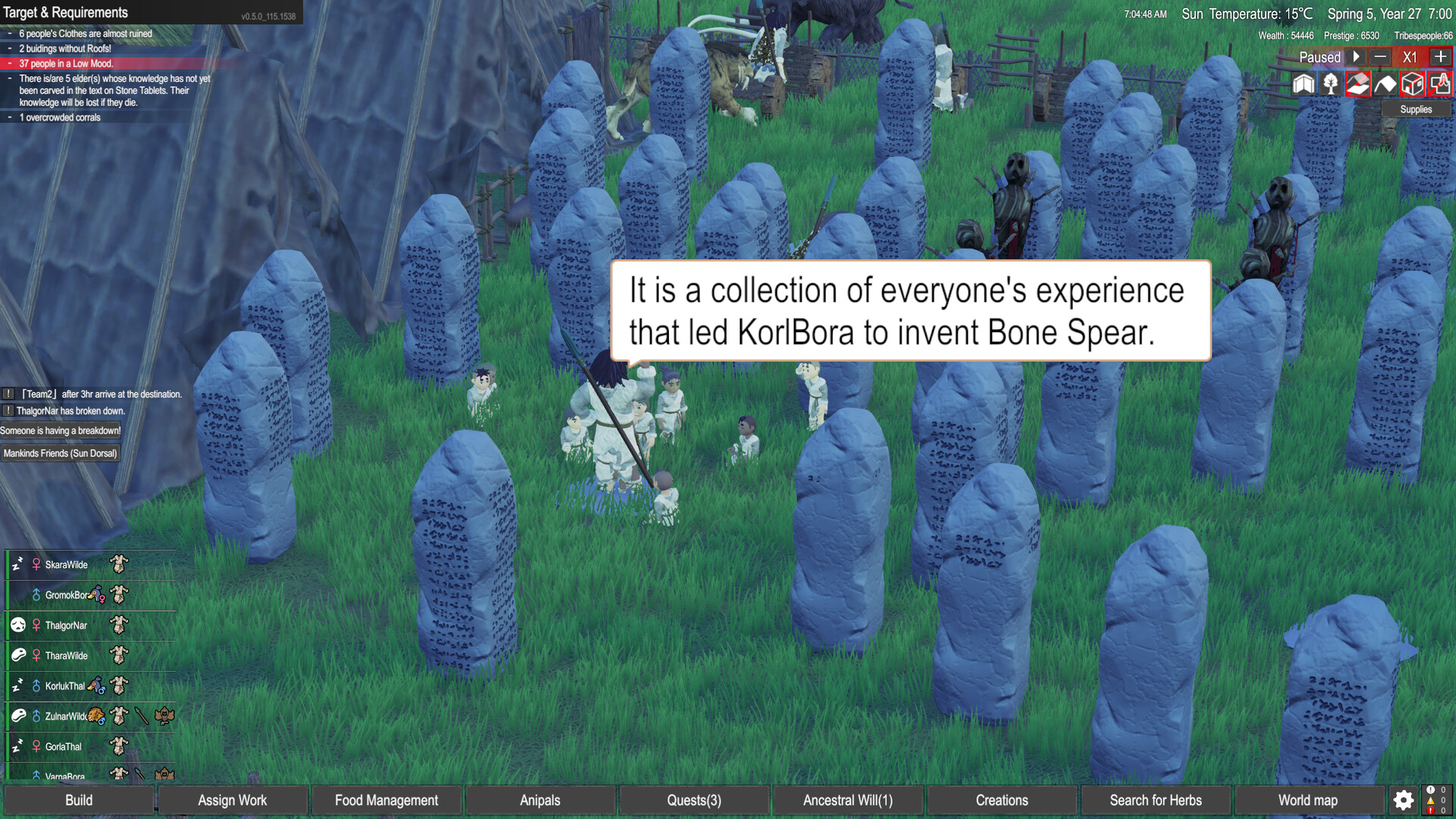The image size is (1456, 819).
Task: Select the tent shelter icon in the toolbar
Action: 1385,83
